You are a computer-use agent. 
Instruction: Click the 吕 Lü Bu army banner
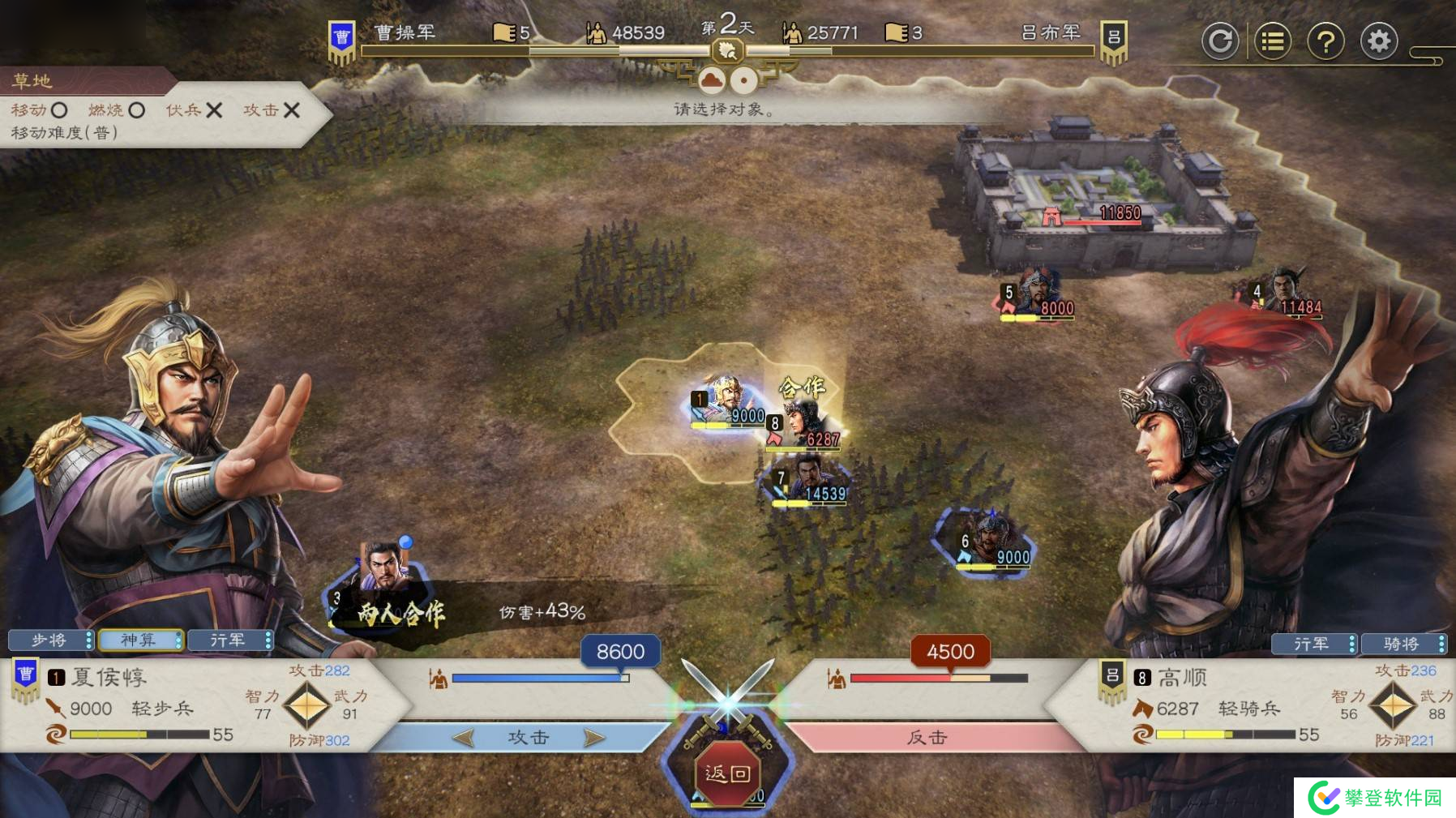(x=1113, y=34)
